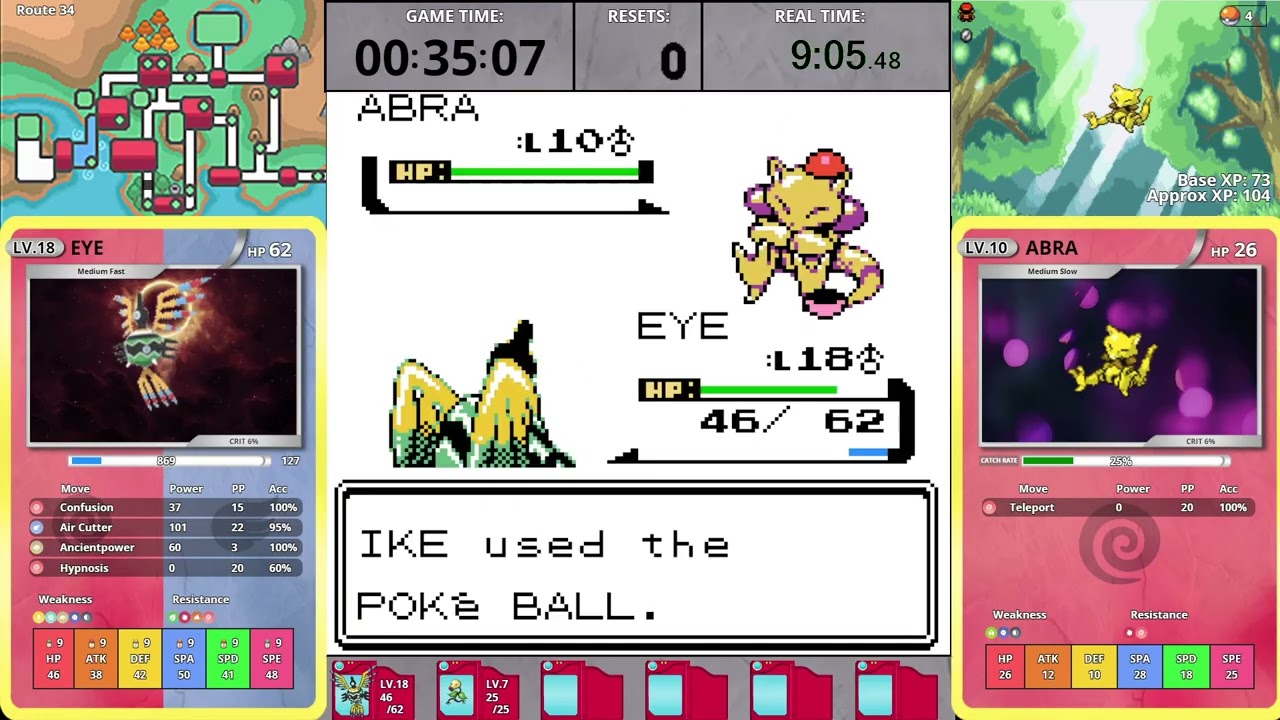Viewport: 1280px width, 720px height.
Task: Click EYE's SPE stat box showing 48
Action: (x=272, y=658)
